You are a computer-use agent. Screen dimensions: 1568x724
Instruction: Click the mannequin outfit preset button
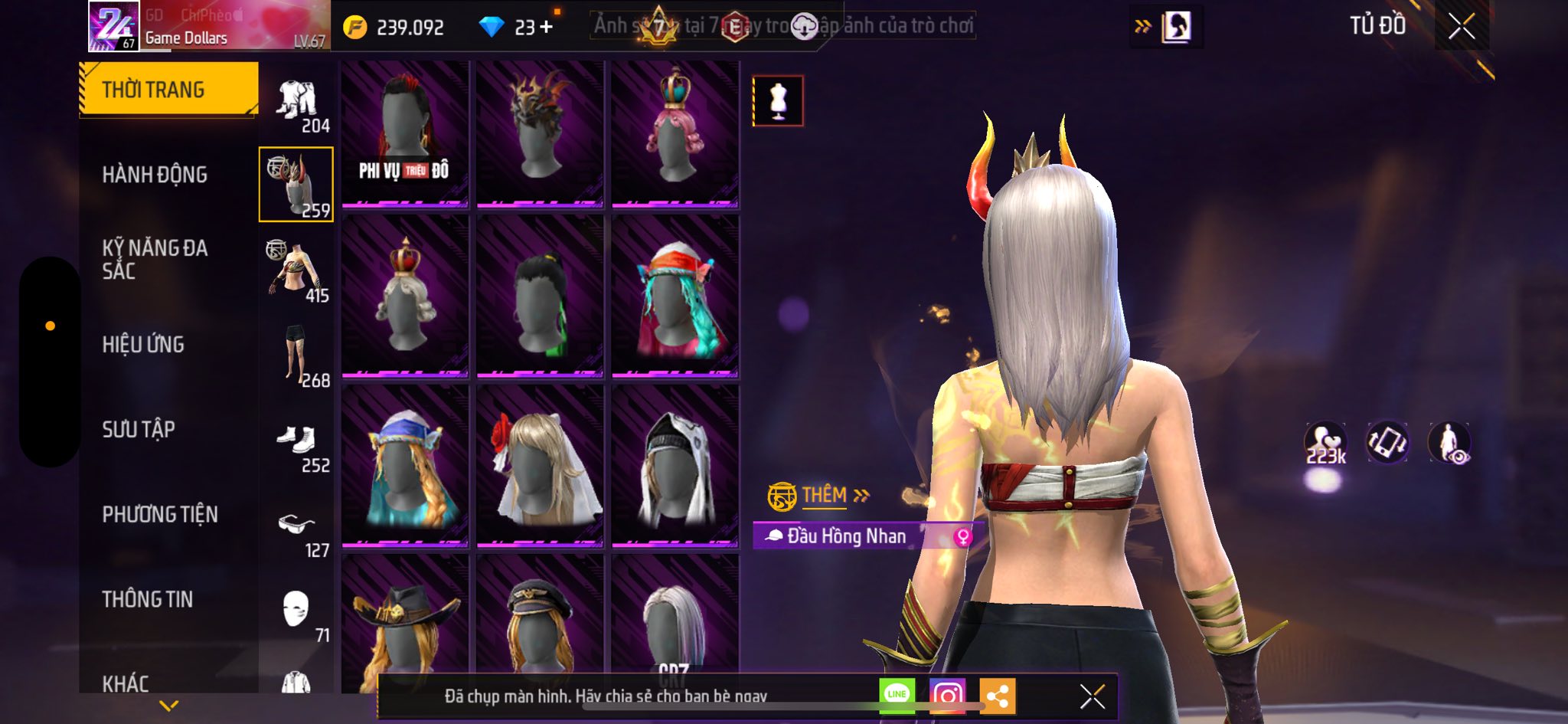coord(778,100)
